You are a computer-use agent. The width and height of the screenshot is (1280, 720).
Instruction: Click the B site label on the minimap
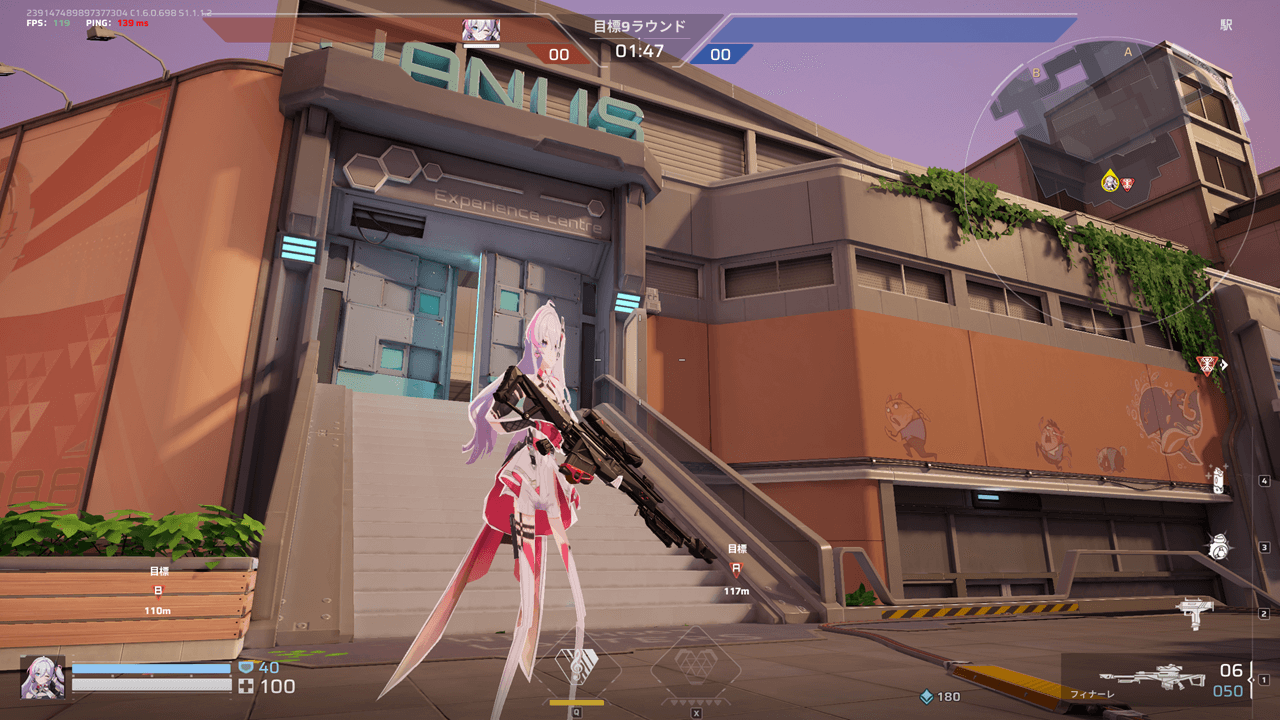click(1035, 73)
